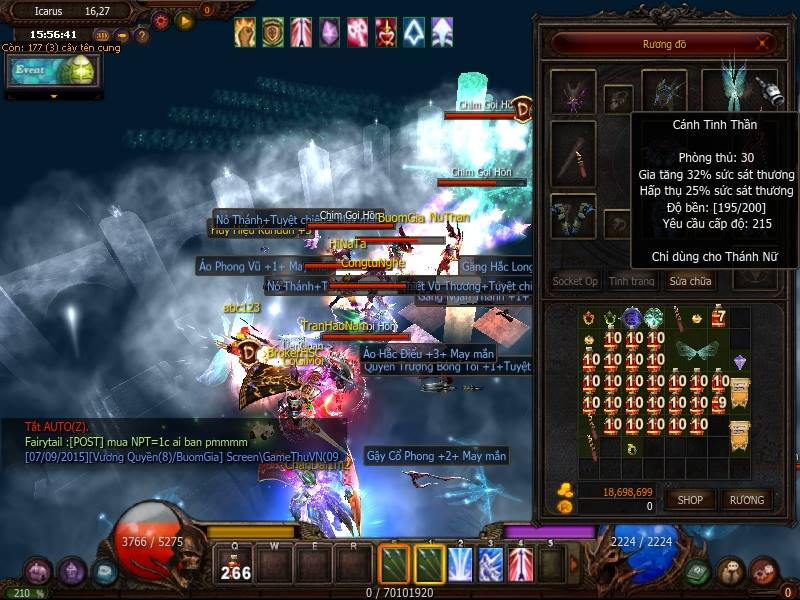Viewport: 800px width, 600px height.
Task: Select the red heart buff icon
Action: 386,32
